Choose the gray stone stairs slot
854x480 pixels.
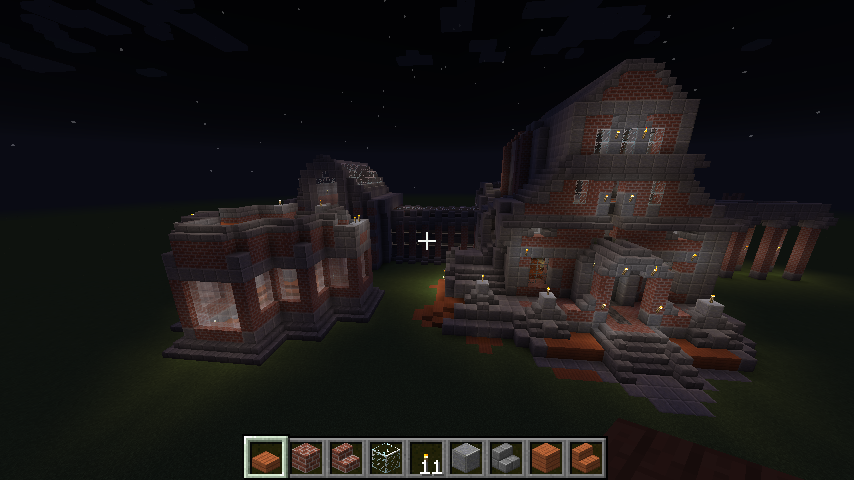click(506, 458)
